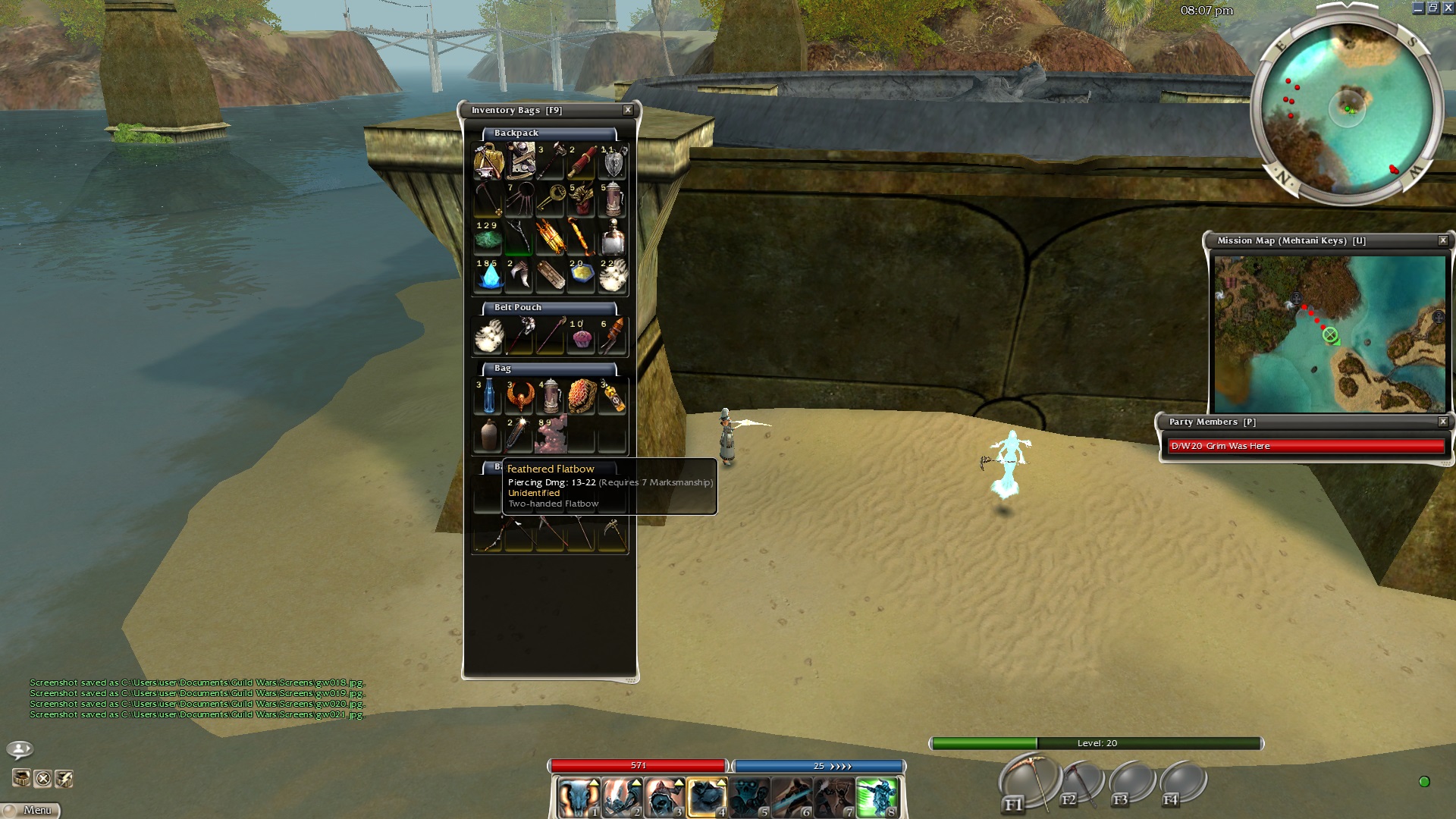Close the Party Members panel
This screenshot has width=1456, height=819.
click(x=1443, y=422)
